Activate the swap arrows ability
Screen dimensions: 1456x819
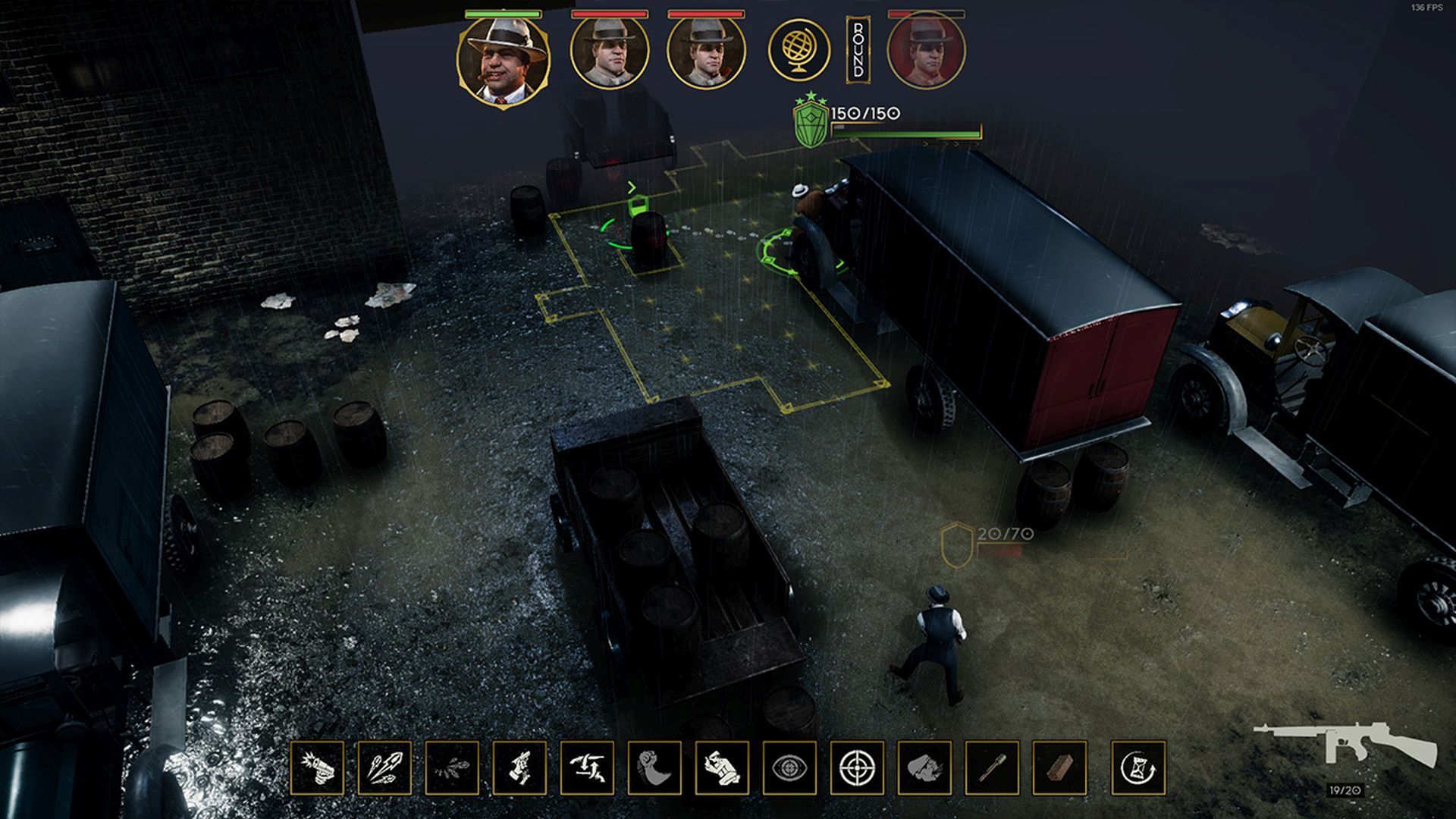(x=587, y=767)
